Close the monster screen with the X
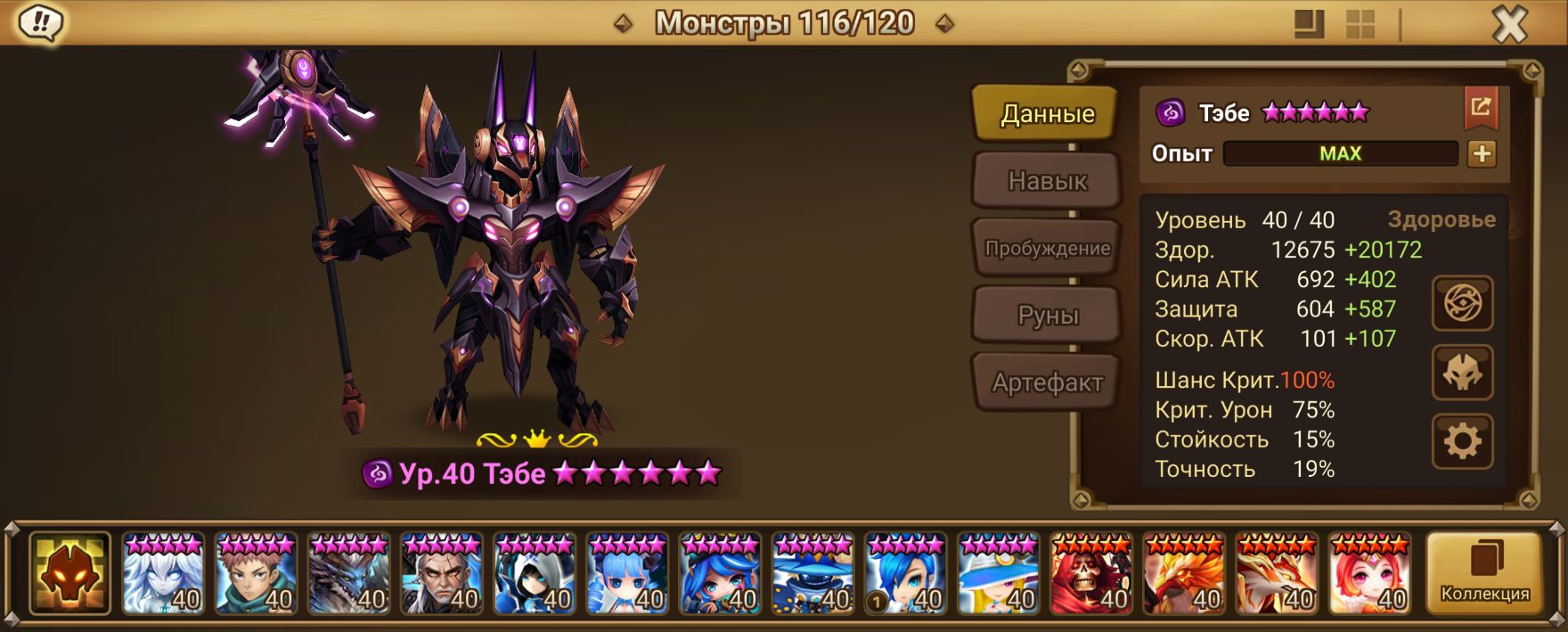This screenshot has width=1568, height=632. pos(1509,24)
